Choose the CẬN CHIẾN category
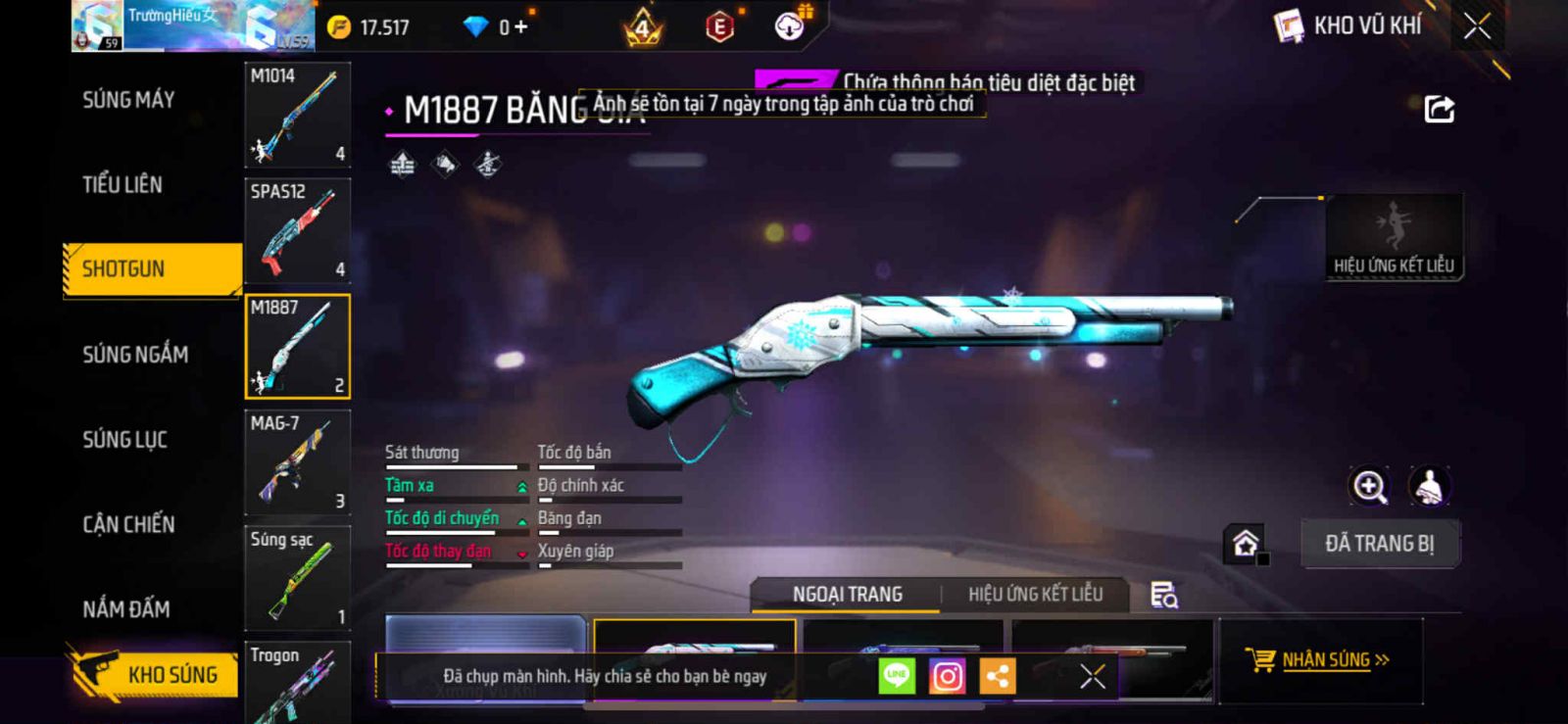Screen dimensions: 1568x724 point(128,525)
